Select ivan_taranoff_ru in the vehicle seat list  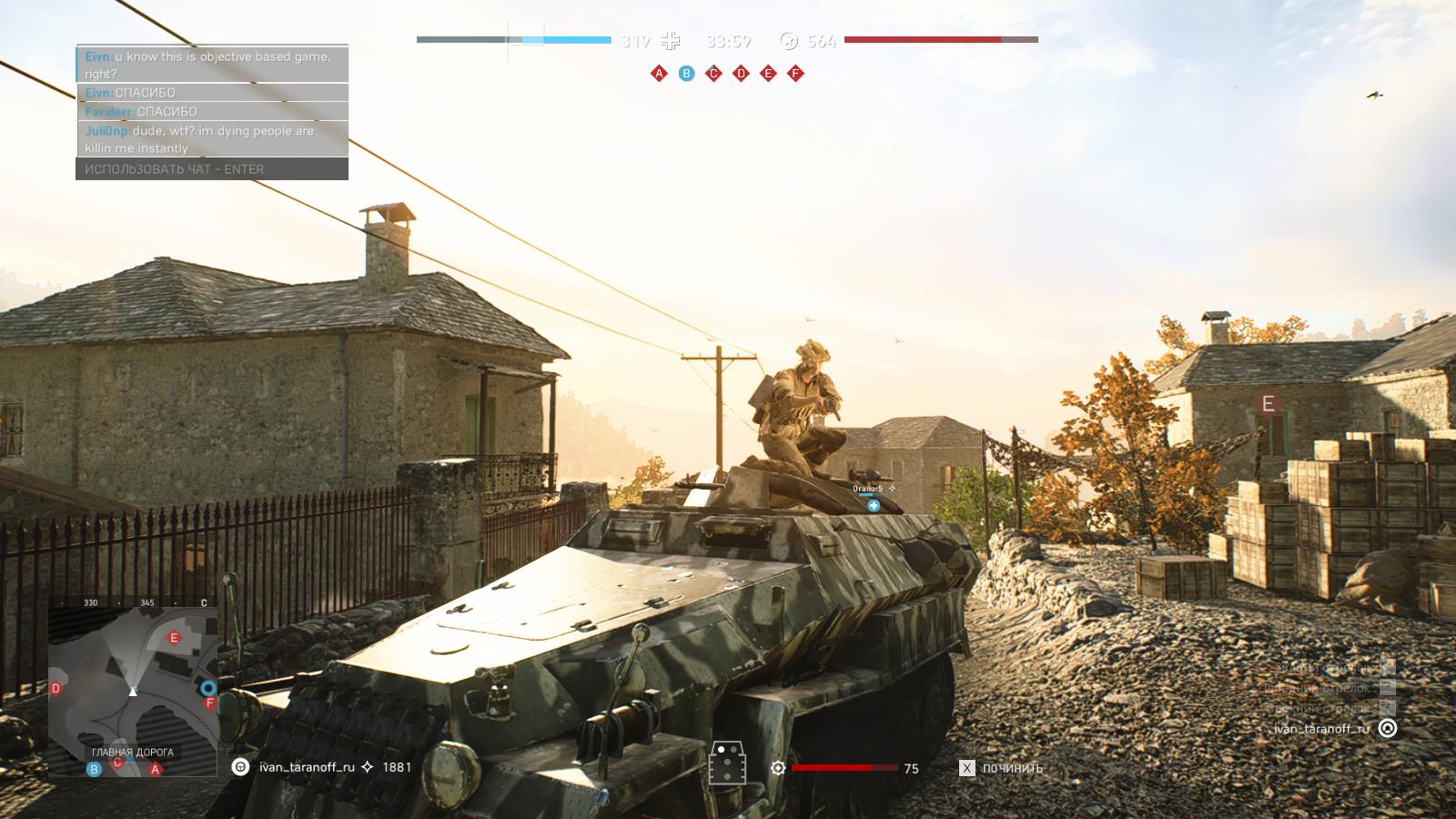point(1322,729)
